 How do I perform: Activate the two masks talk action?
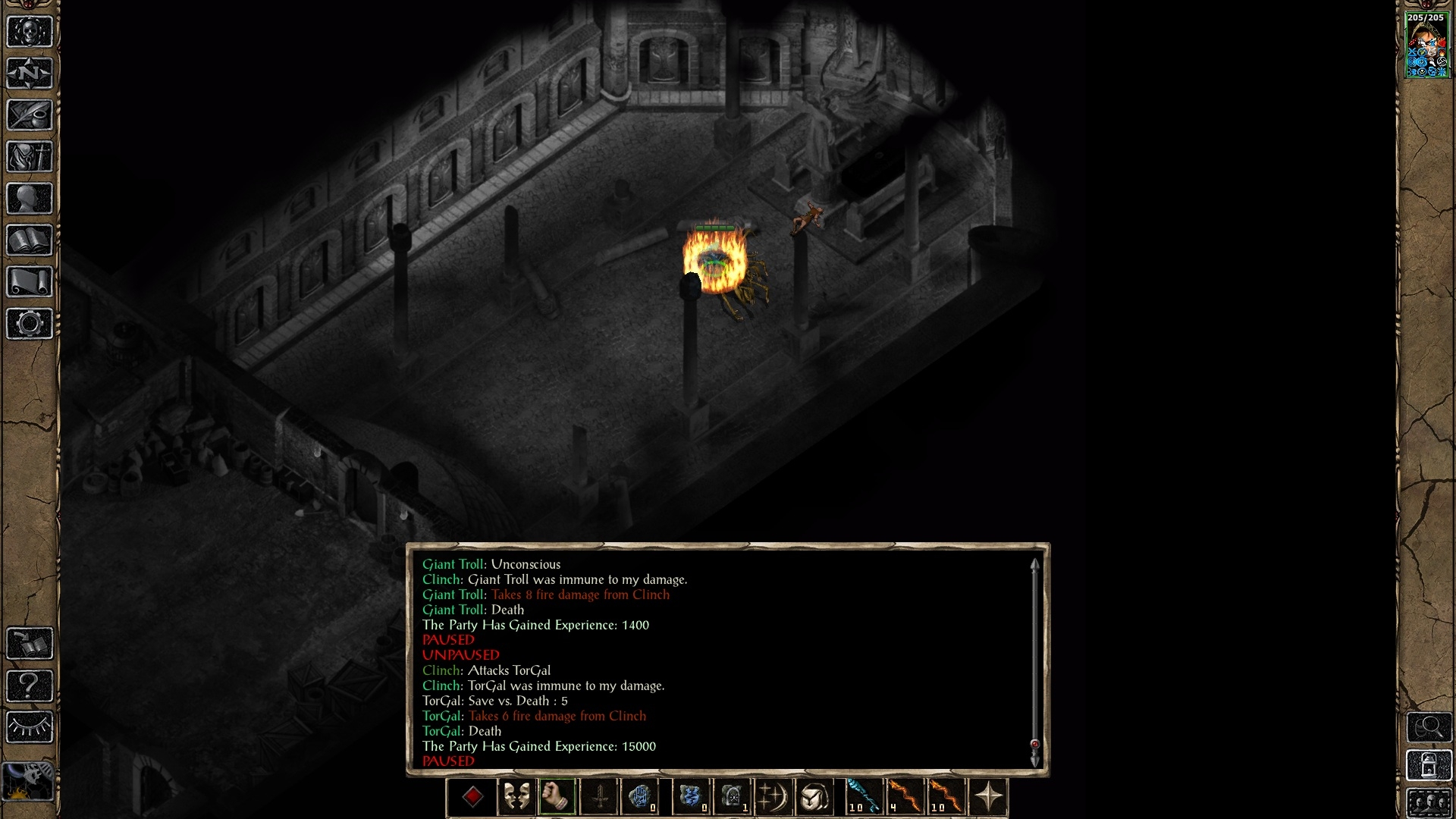click(516, 797)
